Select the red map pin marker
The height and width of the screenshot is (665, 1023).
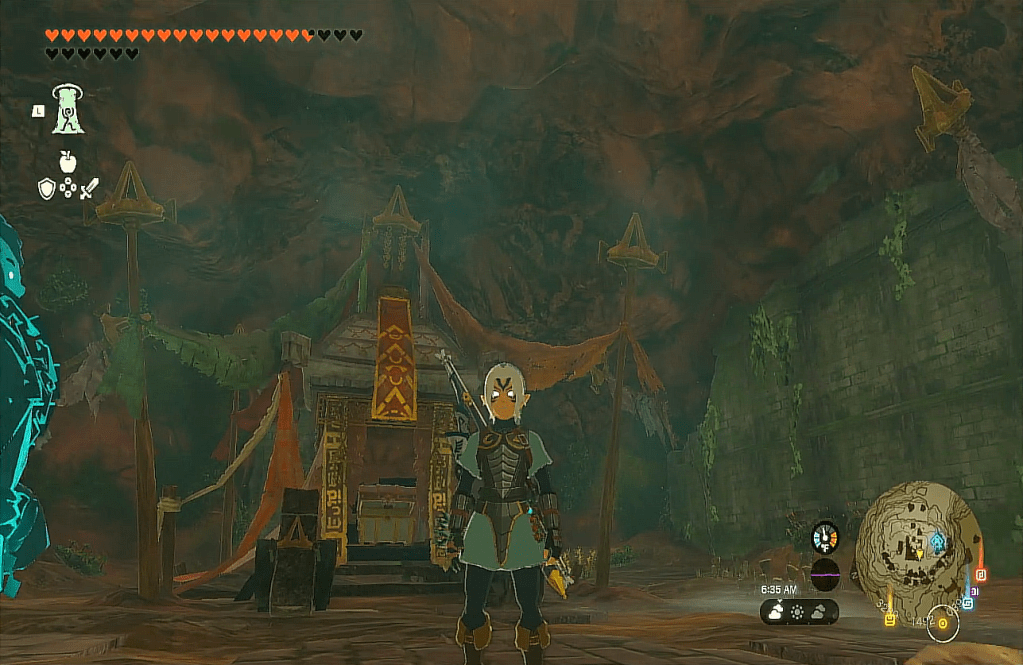(x=980, y=575)
